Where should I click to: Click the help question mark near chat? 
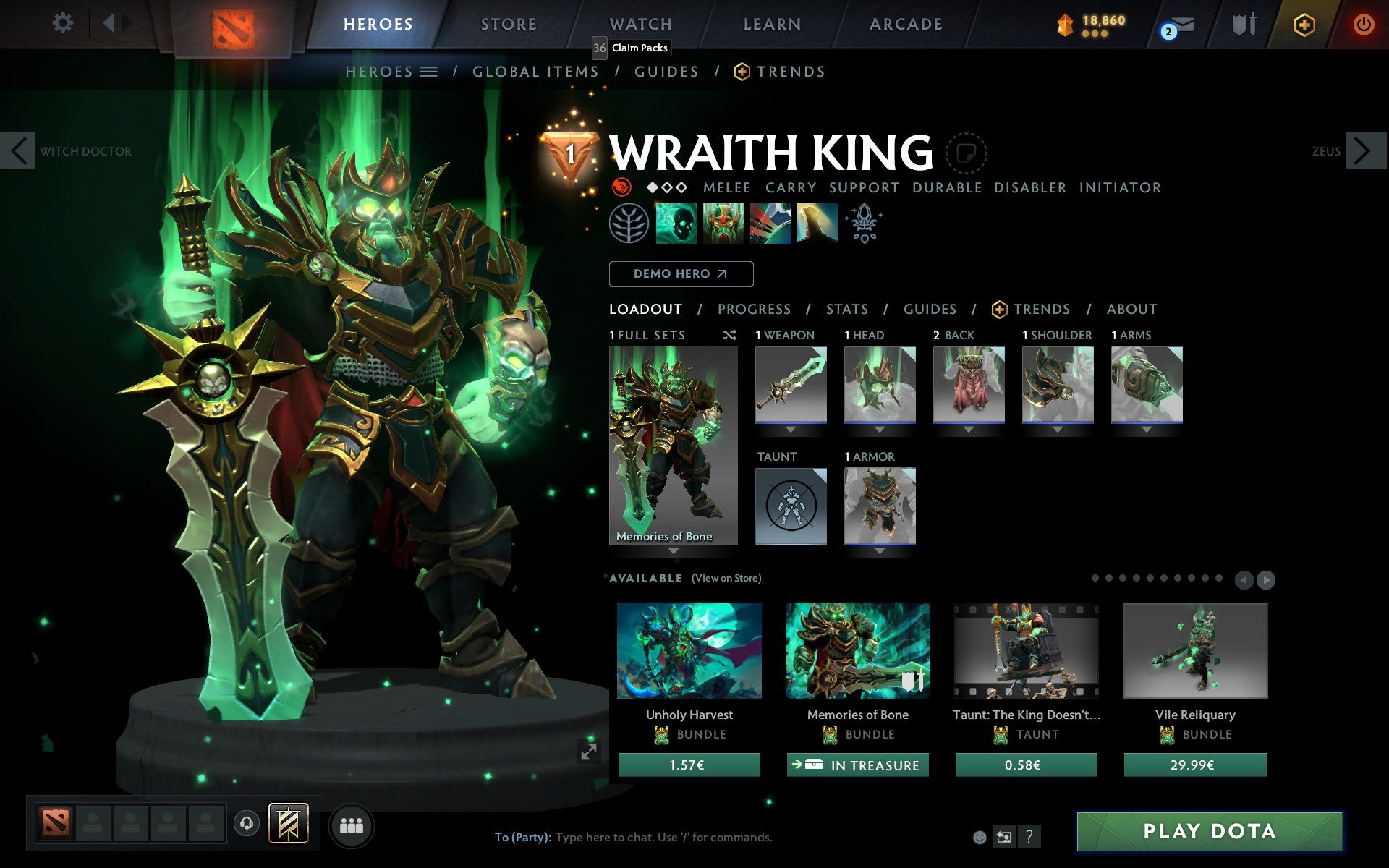1029,838
